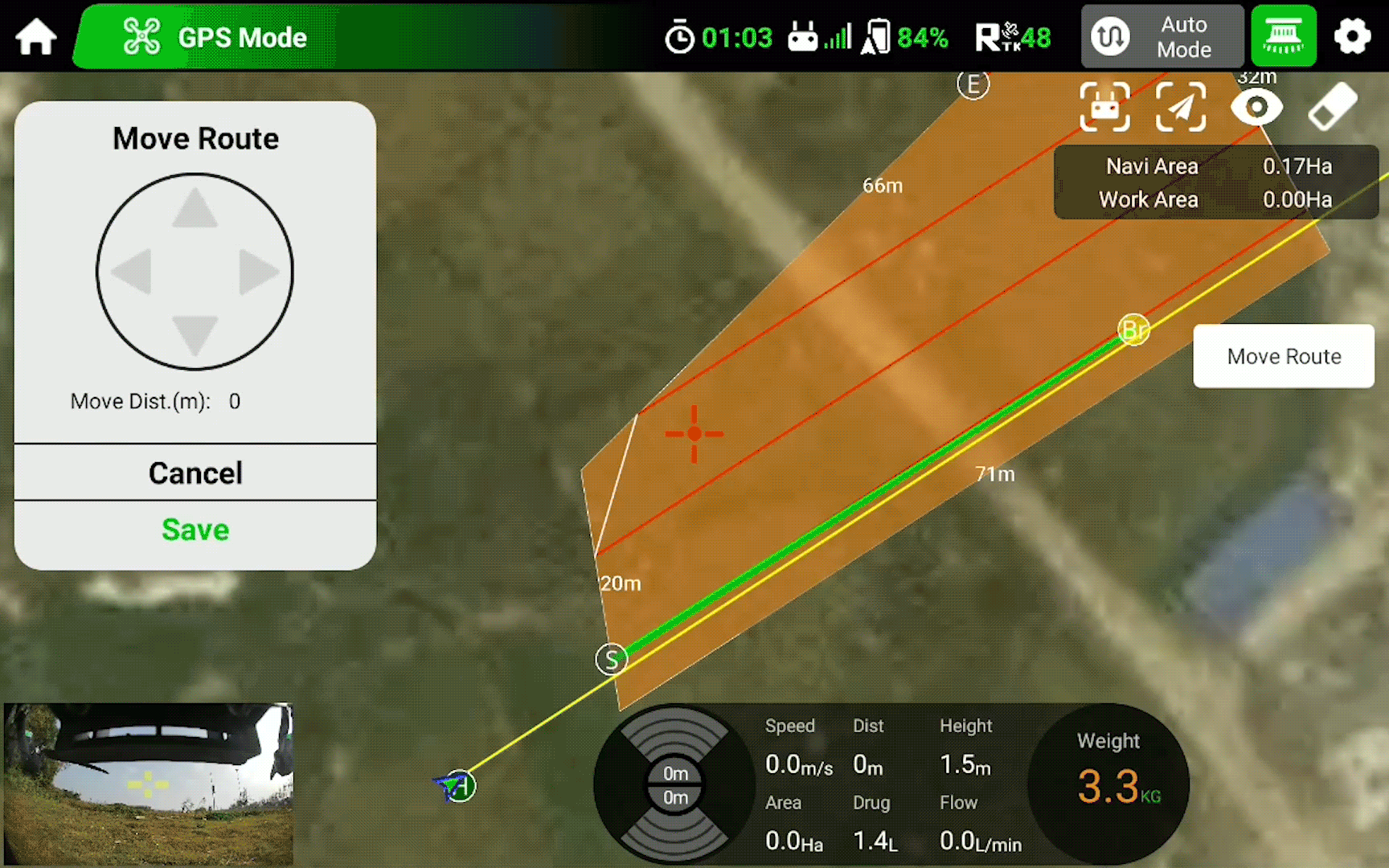
Task: Toggle the eye visibility icon
Action: point(1256,107)
